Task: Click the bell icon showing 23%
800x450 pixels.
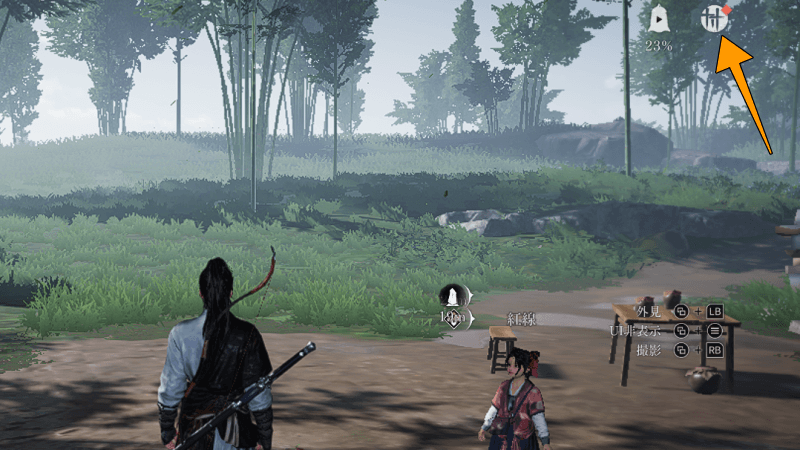Action: (659, 19)
